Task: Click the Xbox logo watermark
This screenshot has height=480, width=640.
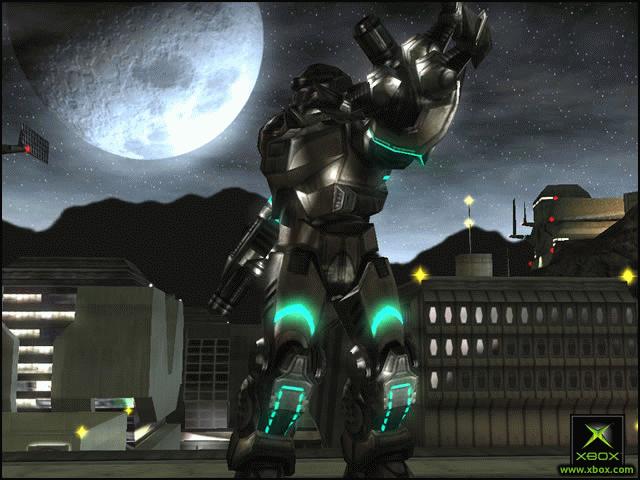Action: click(x=597, y=440)
